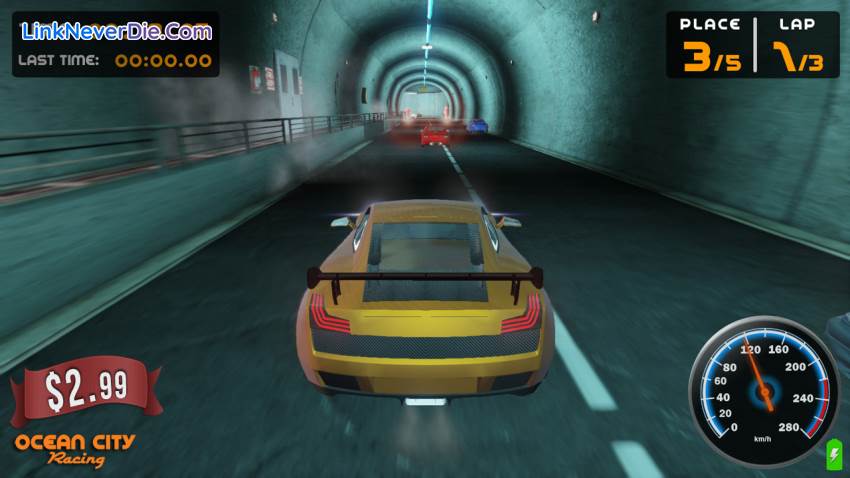Image resolution: width=850 pixels, height=478 pixels.
Task: Select the $2.99 red price banner
Action: click(x=85, y=390)
